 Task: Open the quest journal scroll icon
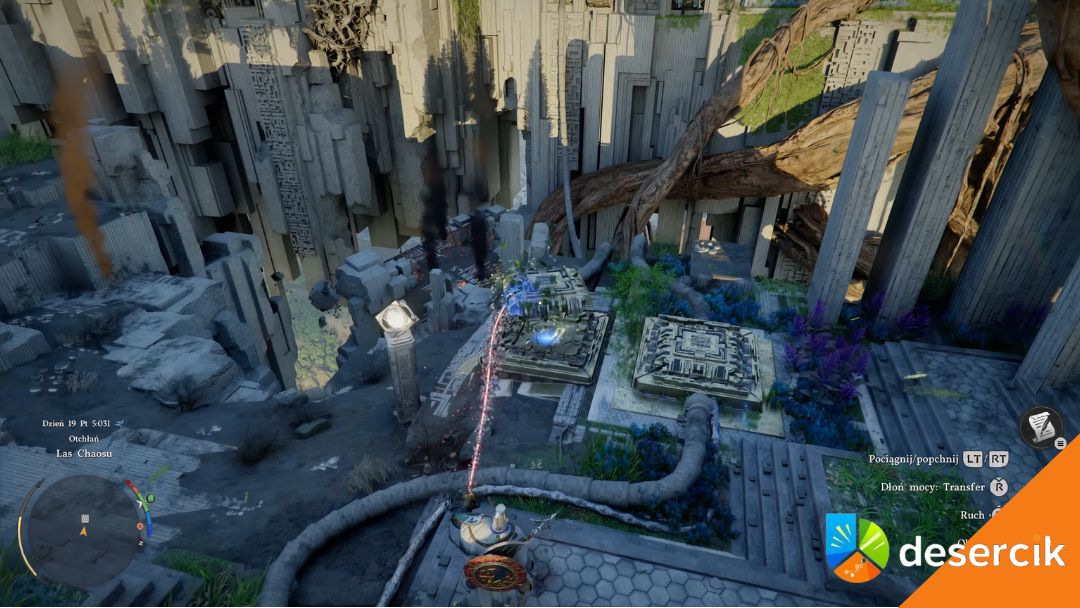click(x=1040, y=427)
